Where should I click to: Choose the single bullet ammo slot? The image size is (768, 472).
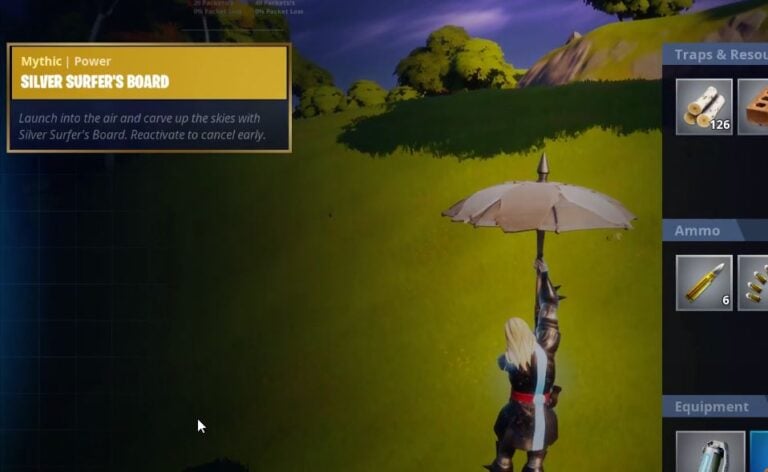point(704,282)
